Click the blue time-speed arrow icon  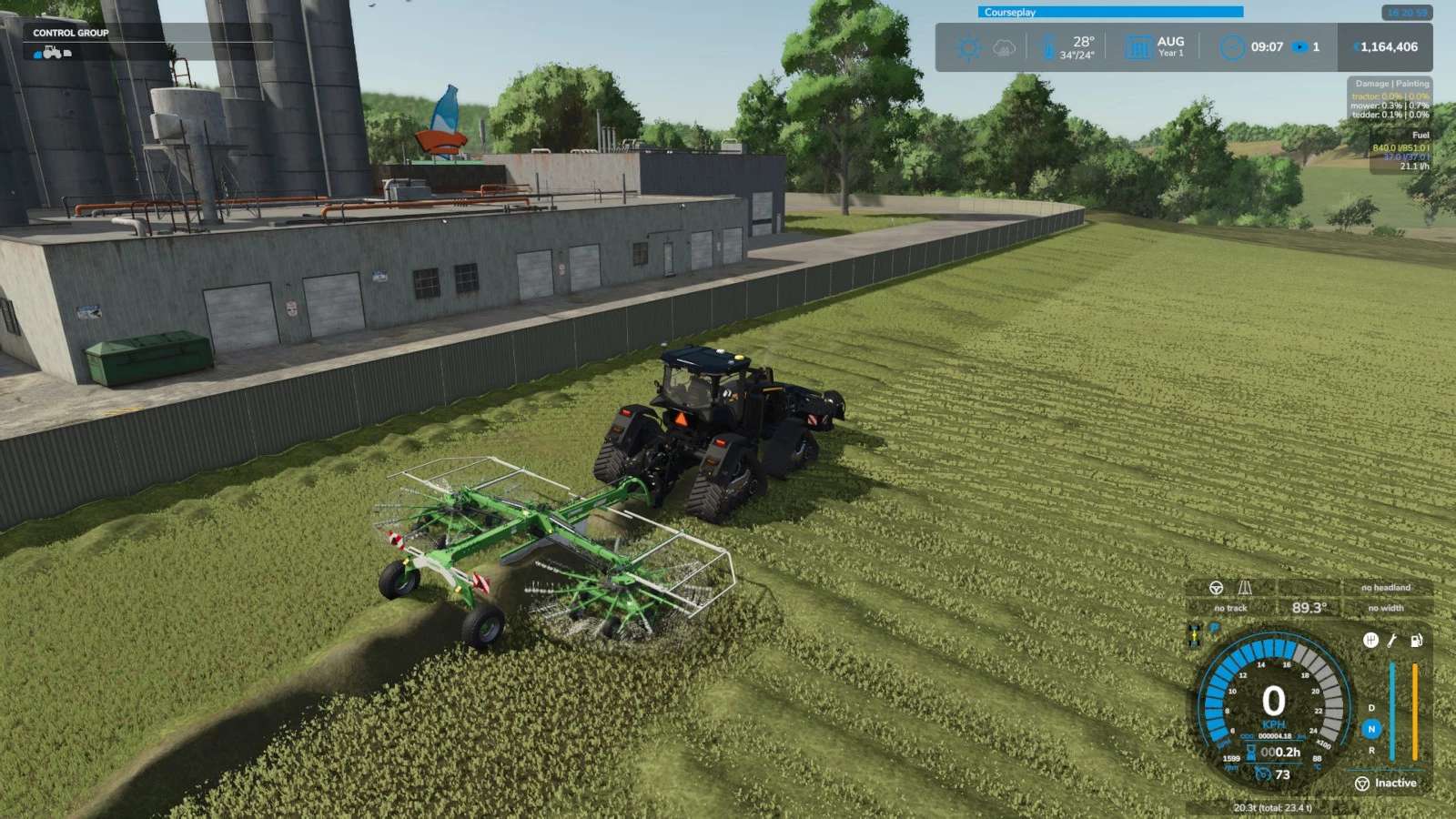point(1300,47)
